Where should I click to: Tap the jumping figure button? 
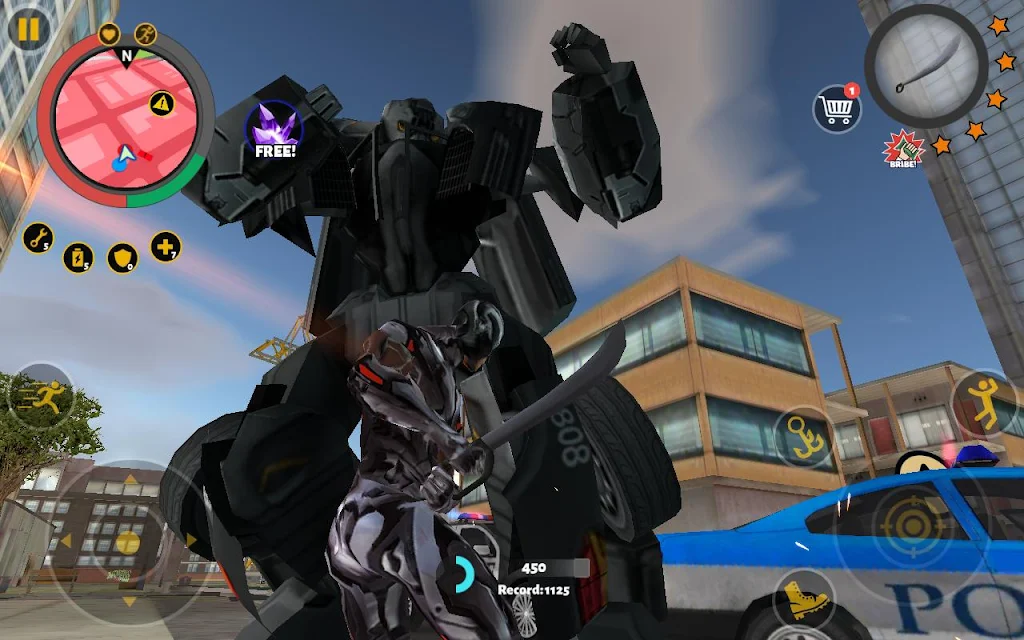(x=984, y=402)
